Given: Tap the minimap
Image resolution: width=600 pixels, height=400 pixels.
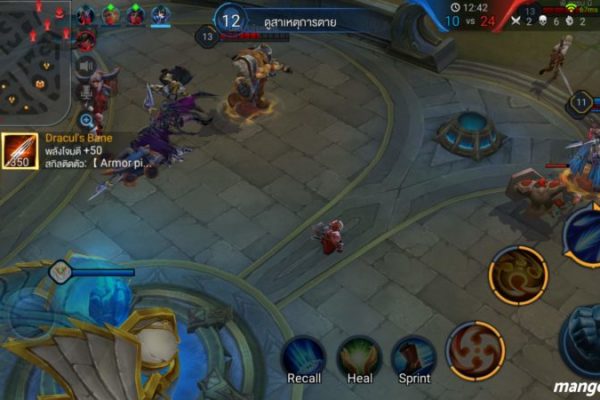Looking at the screenshot, I should pos(35,60).
